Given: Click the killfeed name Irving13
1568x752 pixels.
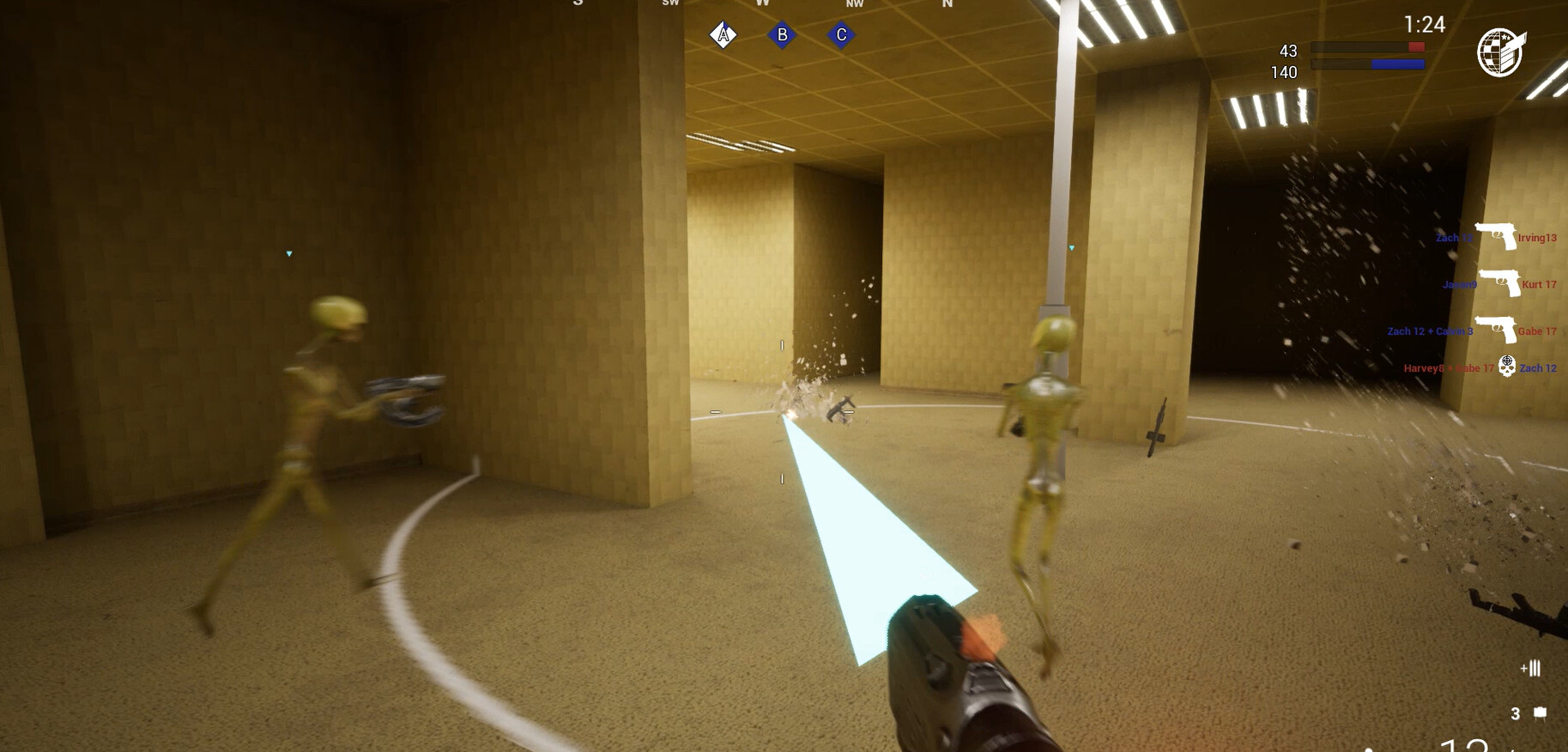Looking at the screenshot, I should (1536, 238).
